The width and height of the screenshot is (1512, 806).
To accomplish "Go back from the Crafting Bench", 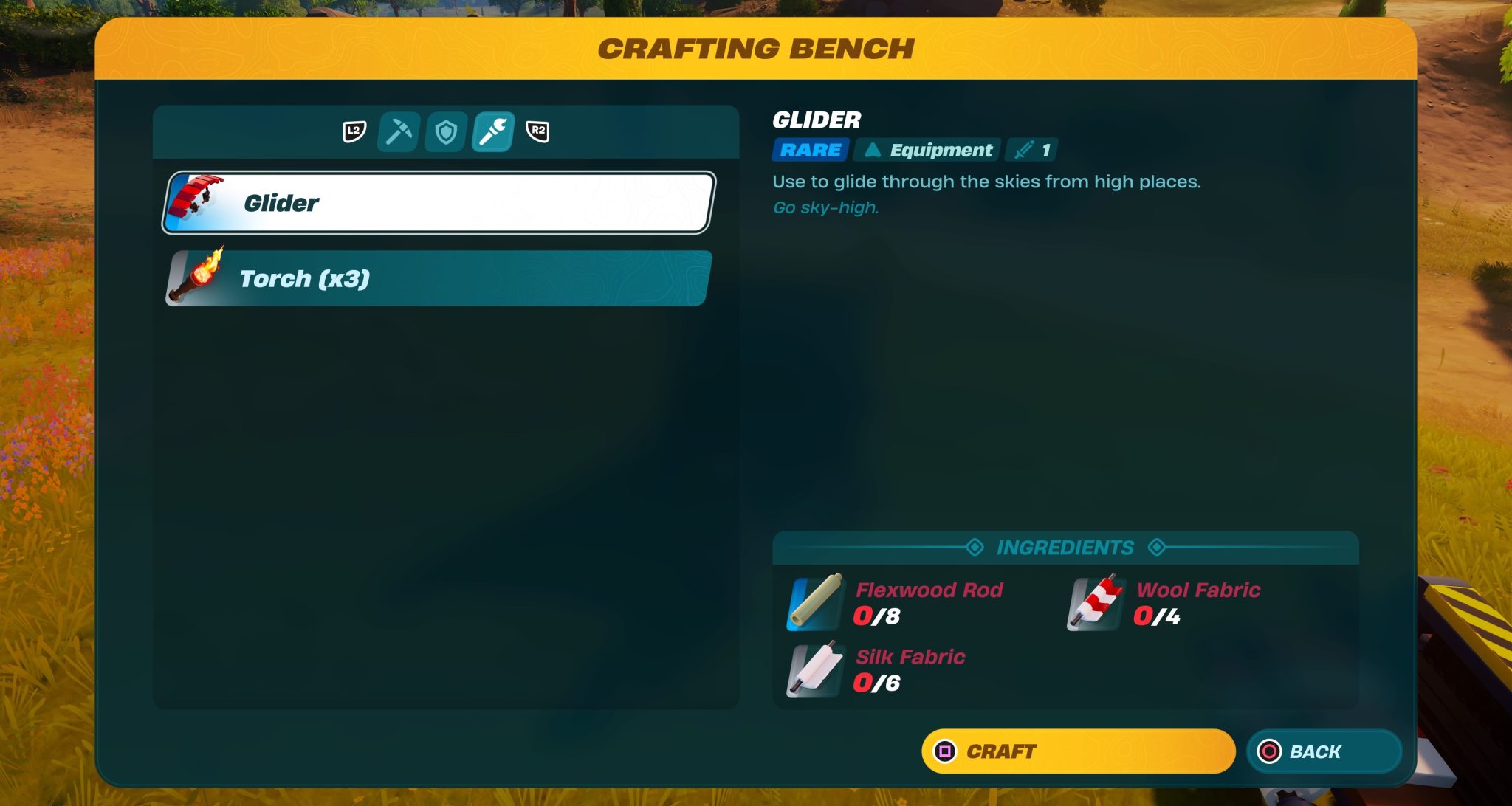I will tap(1323, 751).
